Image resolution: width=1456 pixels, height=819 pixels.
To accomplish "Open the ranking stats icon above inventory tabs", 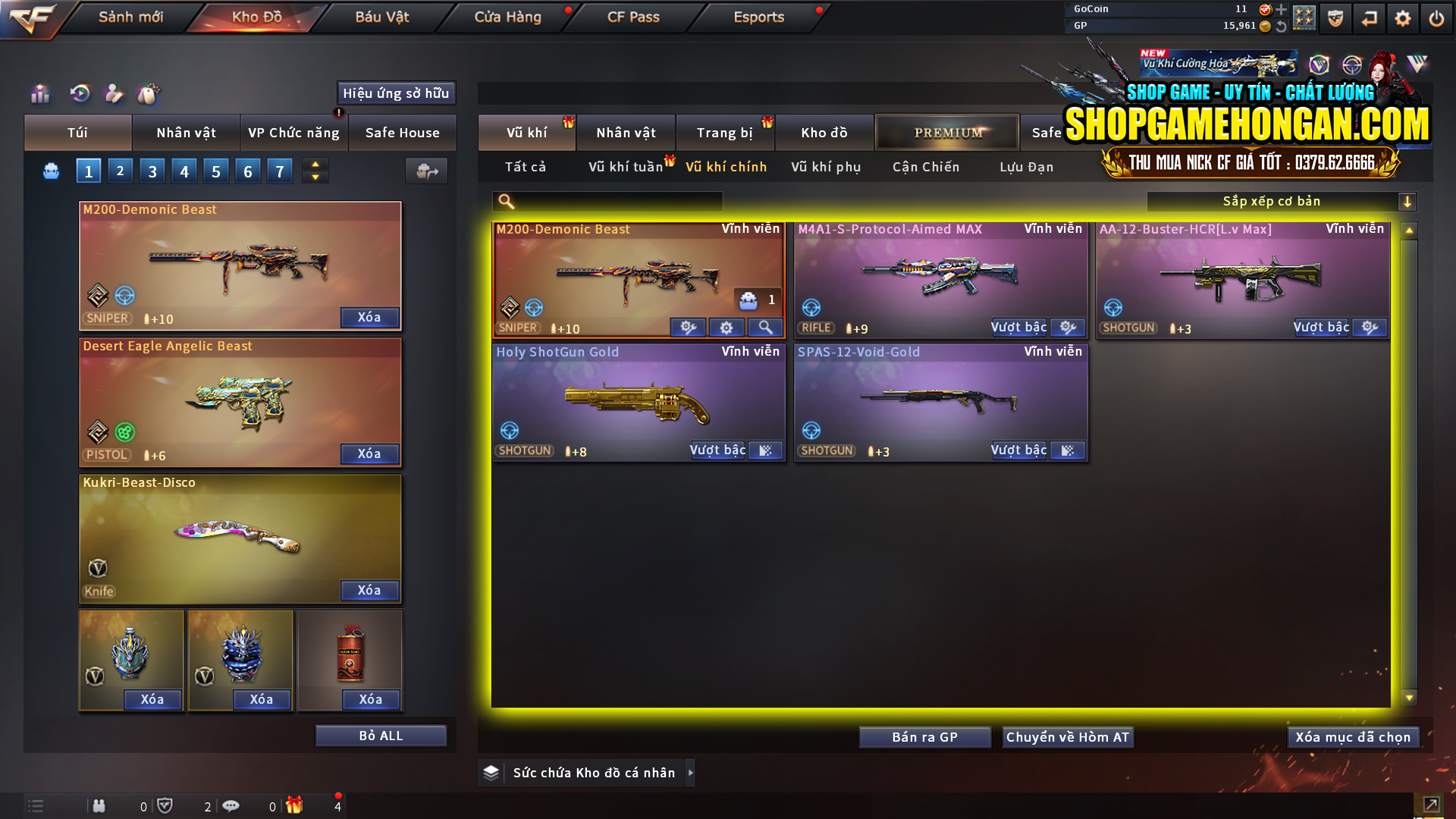I will (39, 94).
